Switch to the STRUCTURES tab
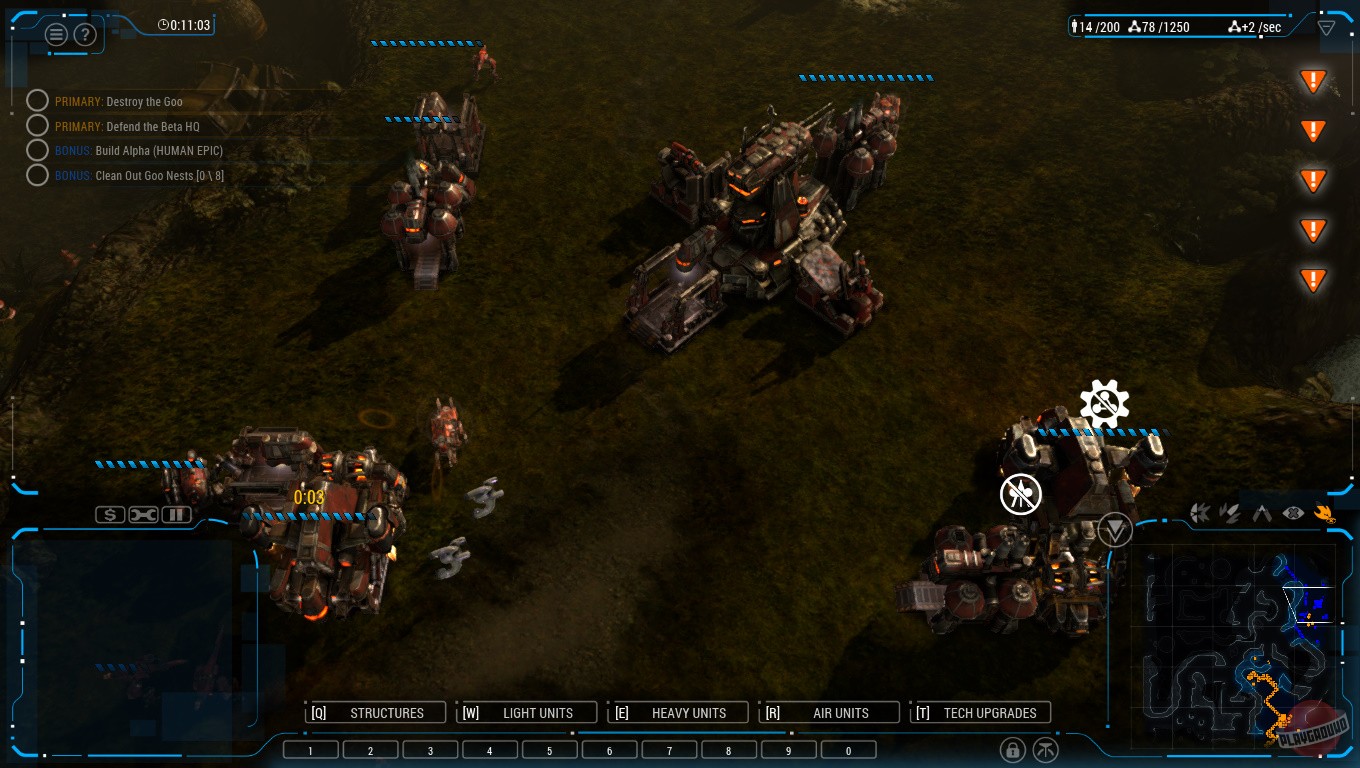The width and height of the screenshot is (1360, 768). click(x=375, y=712)
